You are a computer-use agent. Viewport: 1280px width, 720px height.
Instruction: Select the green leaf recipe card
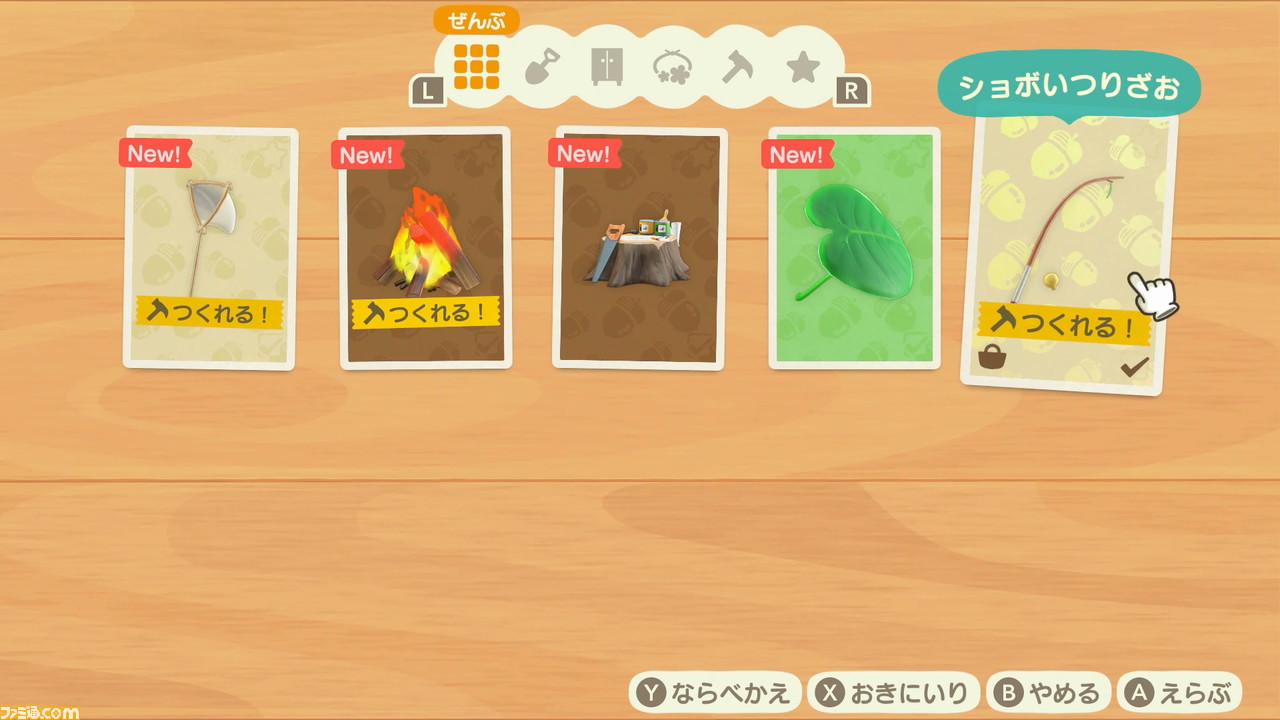point(852,248)
